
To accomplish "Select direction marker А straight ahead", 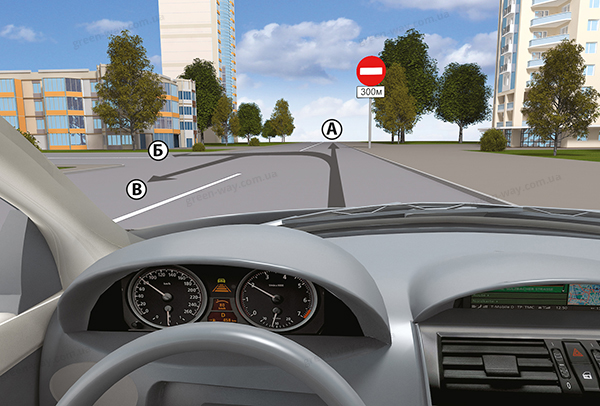I will click(331, 128).
